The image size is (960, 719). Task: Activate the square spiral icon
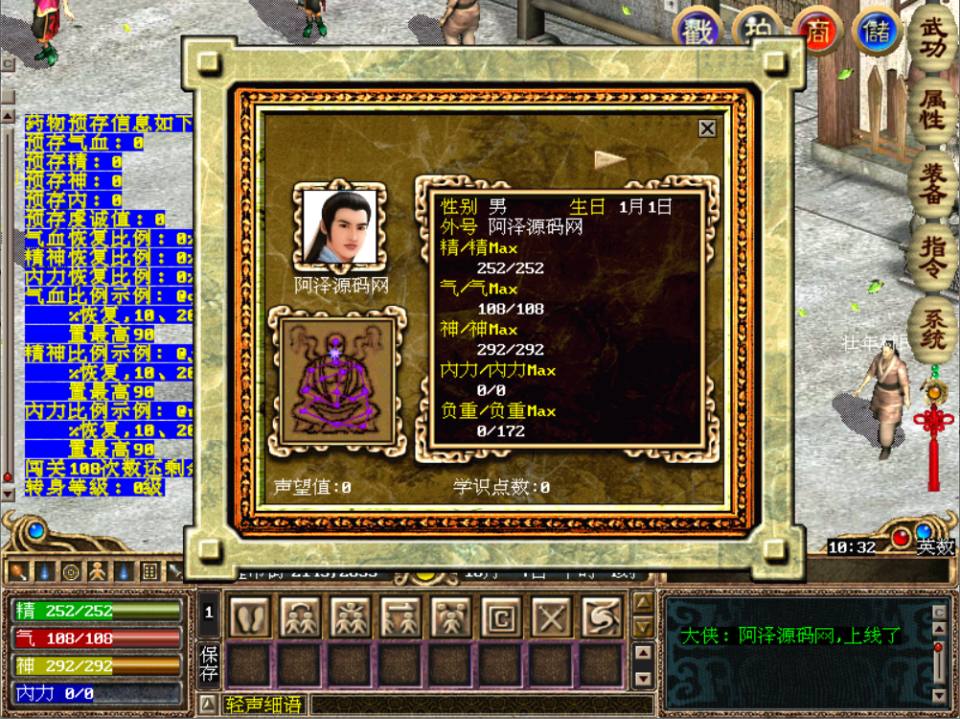pyautogui.click(x=500, y=618)
